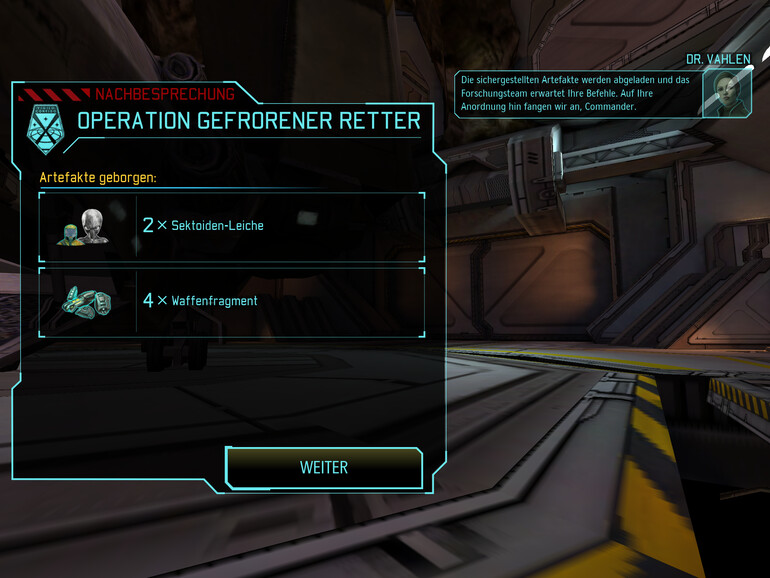Image resolution: width=770 pixels, height=578 pixels.
Task: Continue with the WEITER button
Action: coord(324,467)
